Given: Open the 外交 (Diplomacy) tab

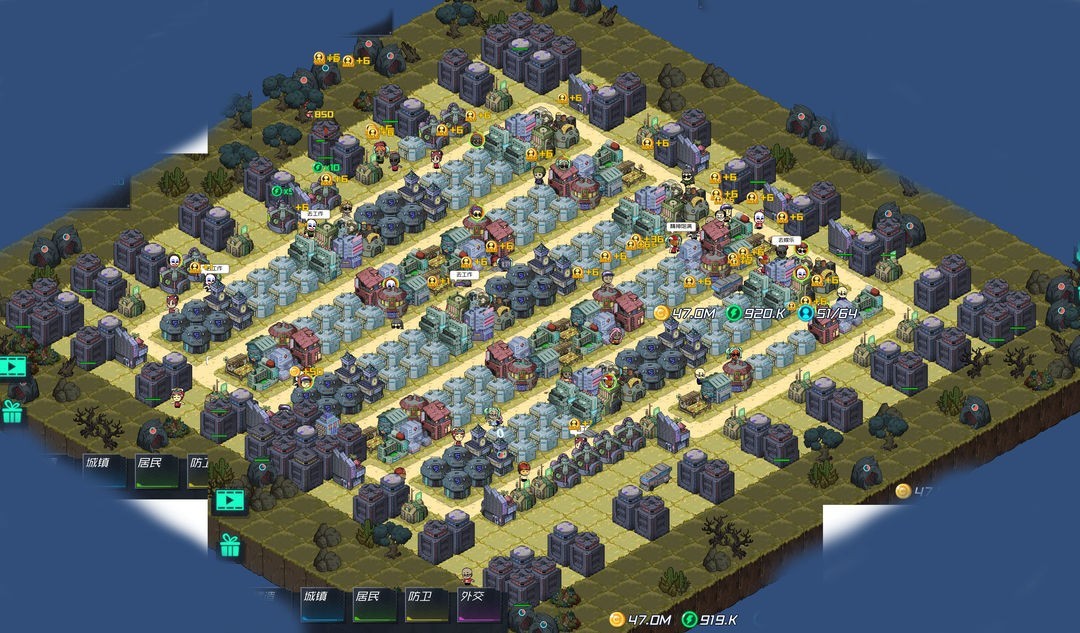Looking at the screenshot, I should click(471, 597).
